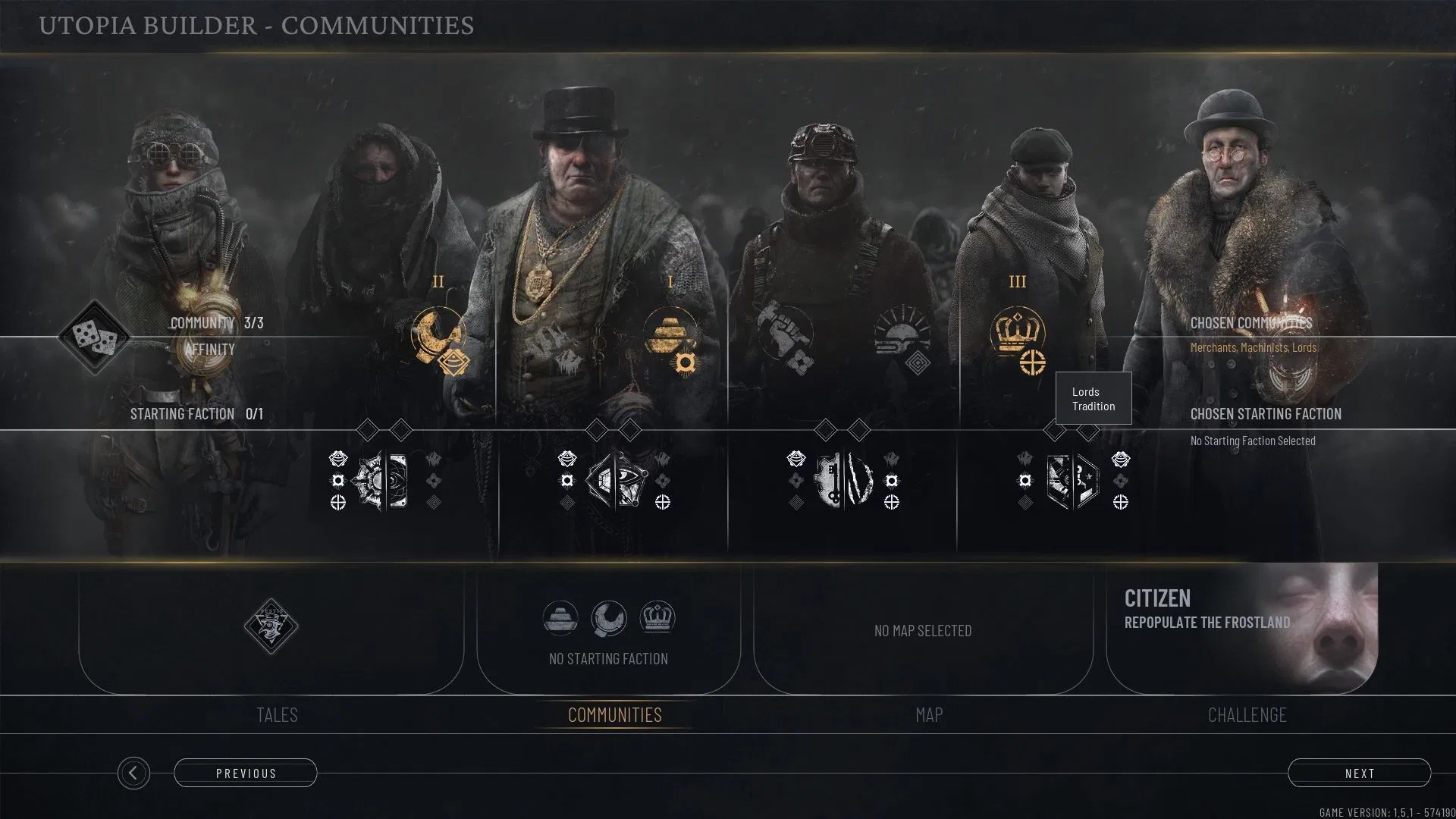
Task: Open the Citizen challenge card
Action: (1241, 628)
